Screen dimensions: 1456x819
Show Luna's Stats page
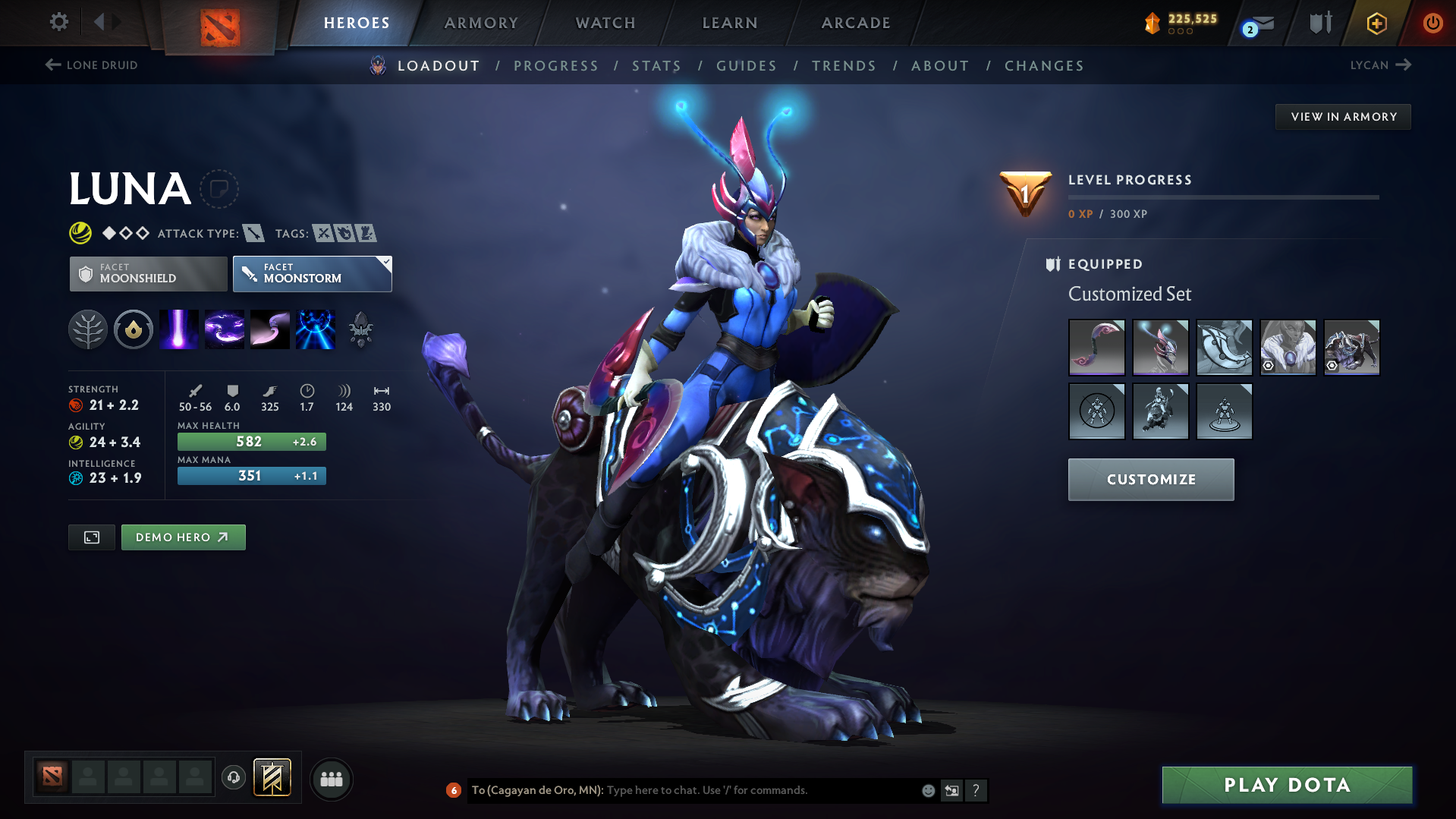click(656, 66)
